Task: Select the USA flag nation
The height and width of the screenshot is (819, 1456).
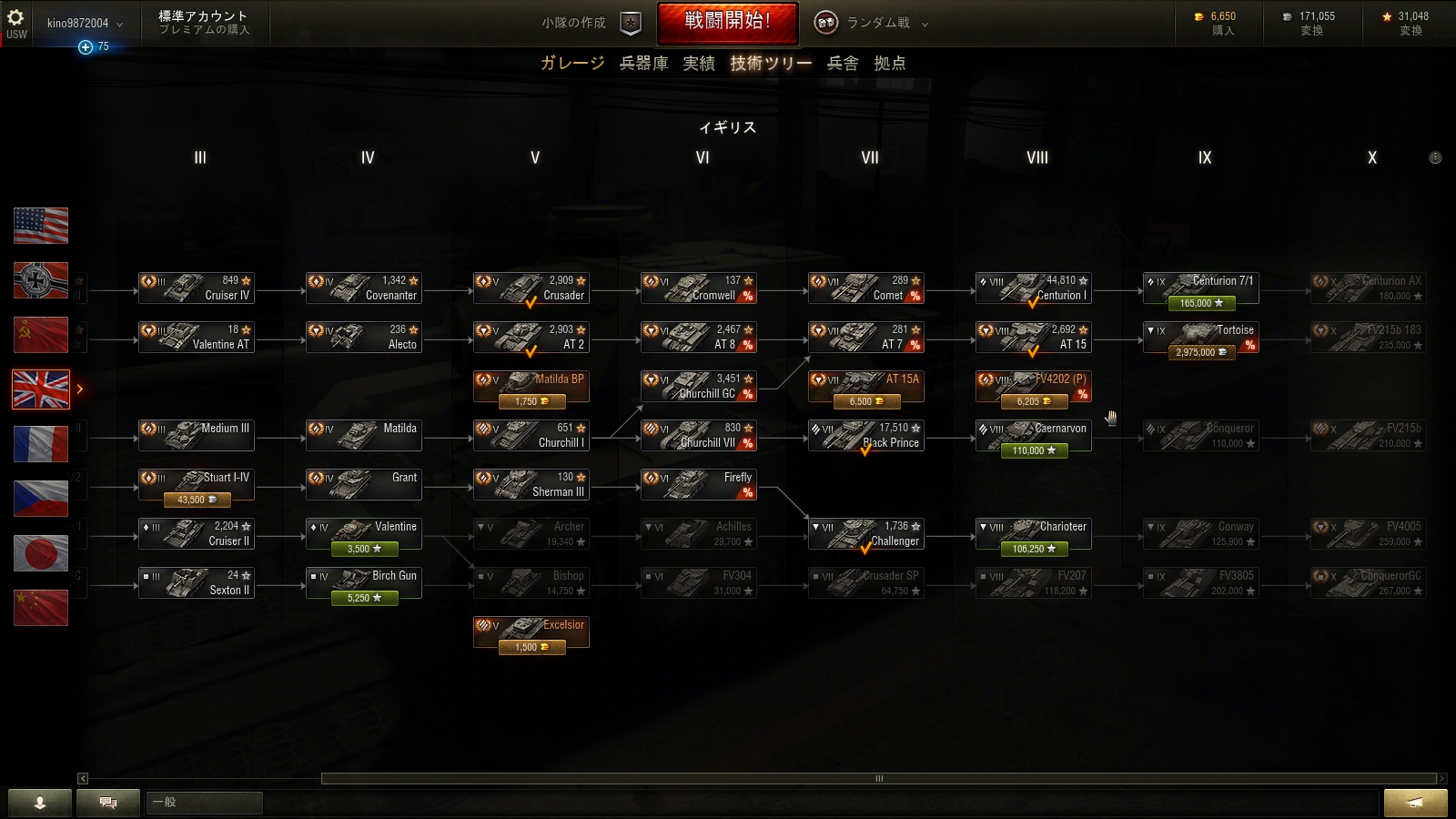Action: click(x=41, y=226)
